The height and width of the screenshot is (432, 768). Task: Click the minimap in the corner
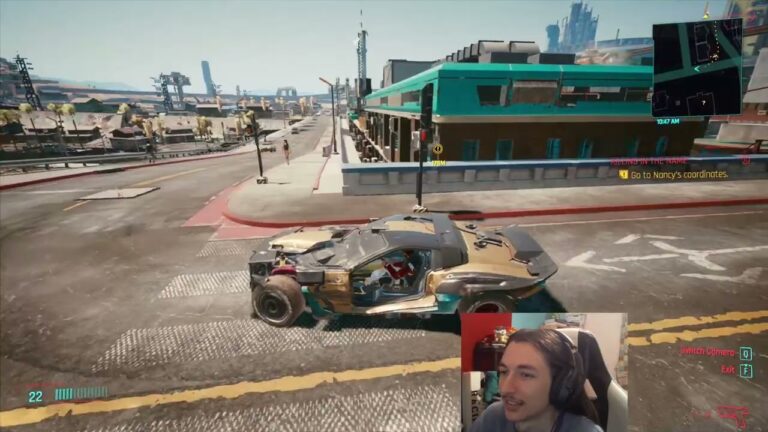tap(696, 68)
